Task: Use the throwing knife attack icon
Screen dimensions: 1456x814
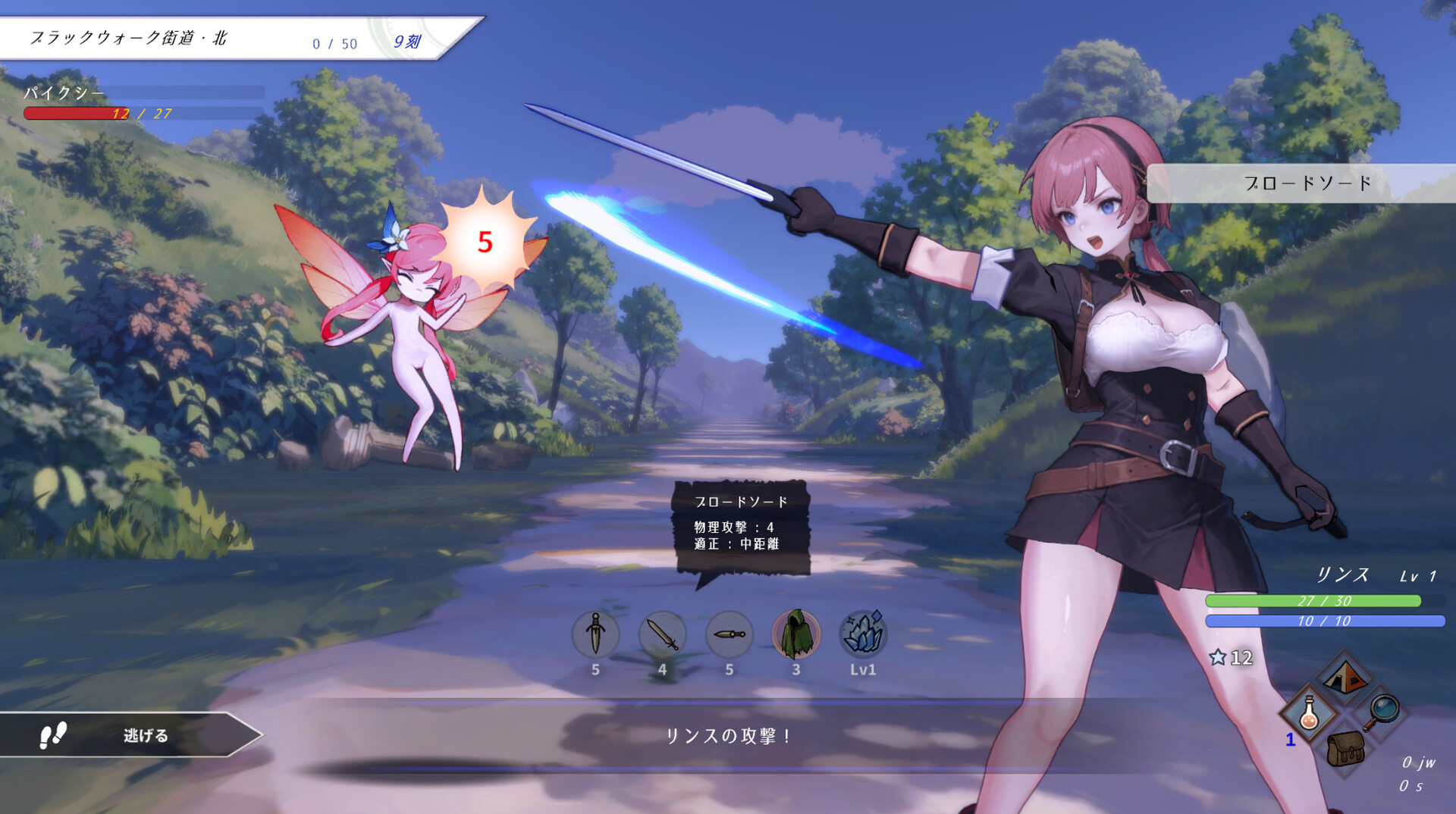Action: point(729,634)
